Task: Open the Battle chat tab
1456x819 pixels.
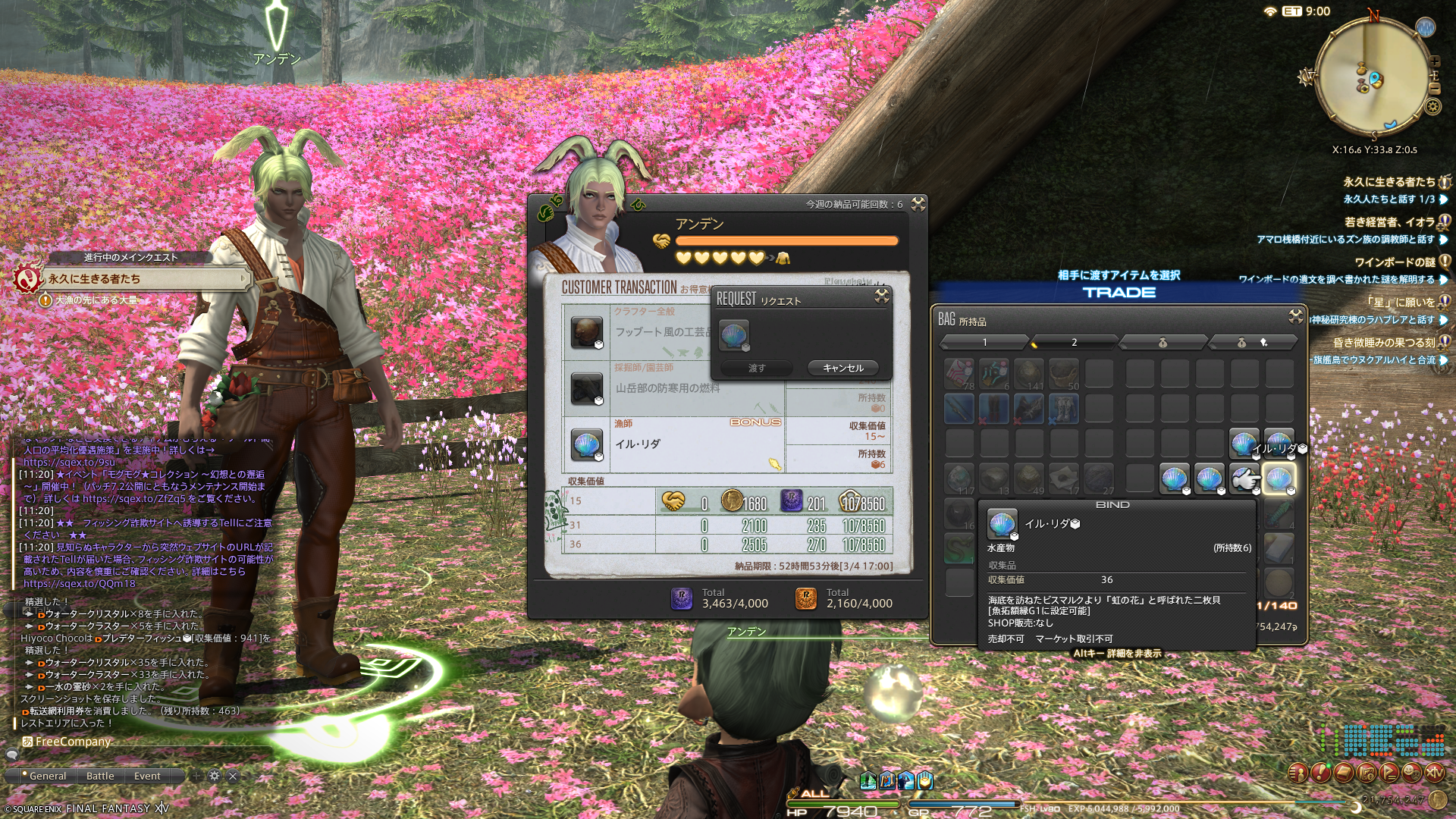Action: [x=100, y=776]
